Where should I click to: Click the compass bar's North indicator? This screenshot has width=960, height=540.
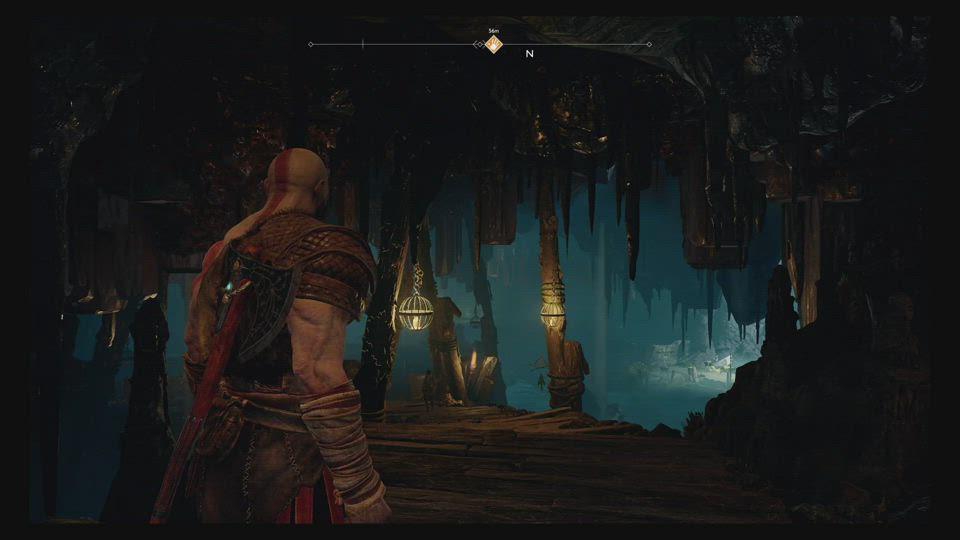[530, 54]
